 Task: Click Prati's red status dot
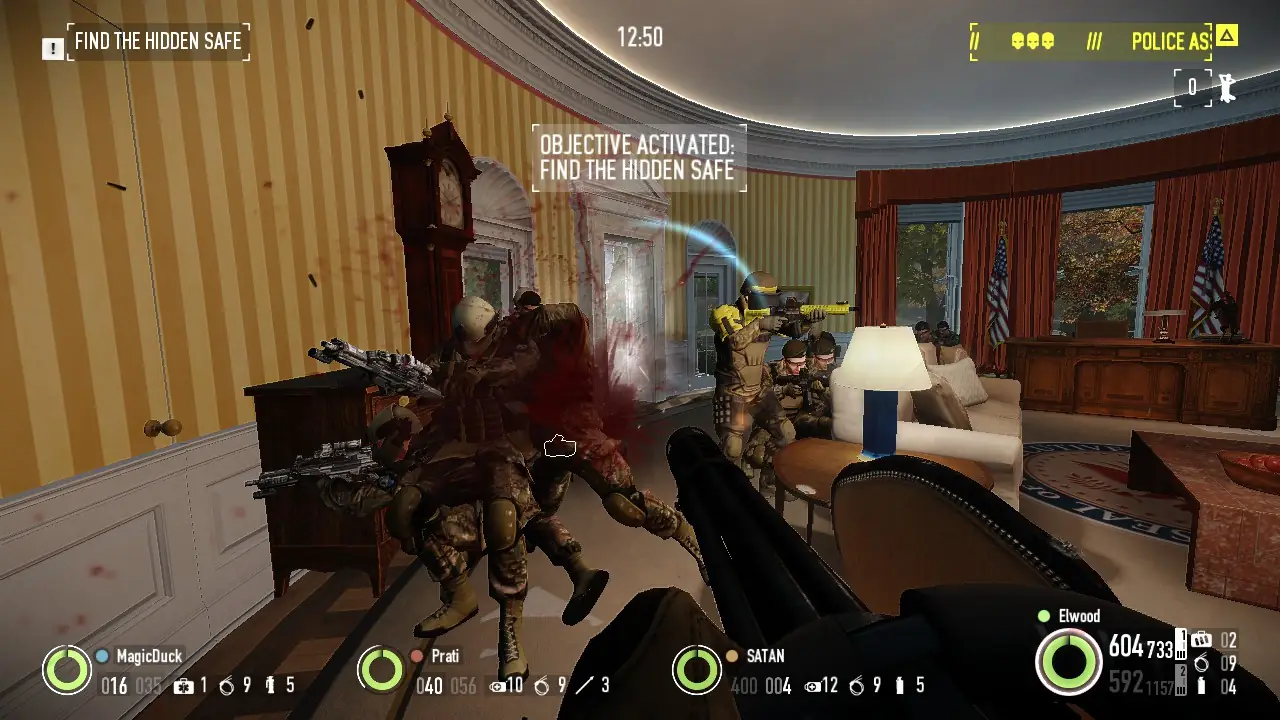(x=415, y=654)
